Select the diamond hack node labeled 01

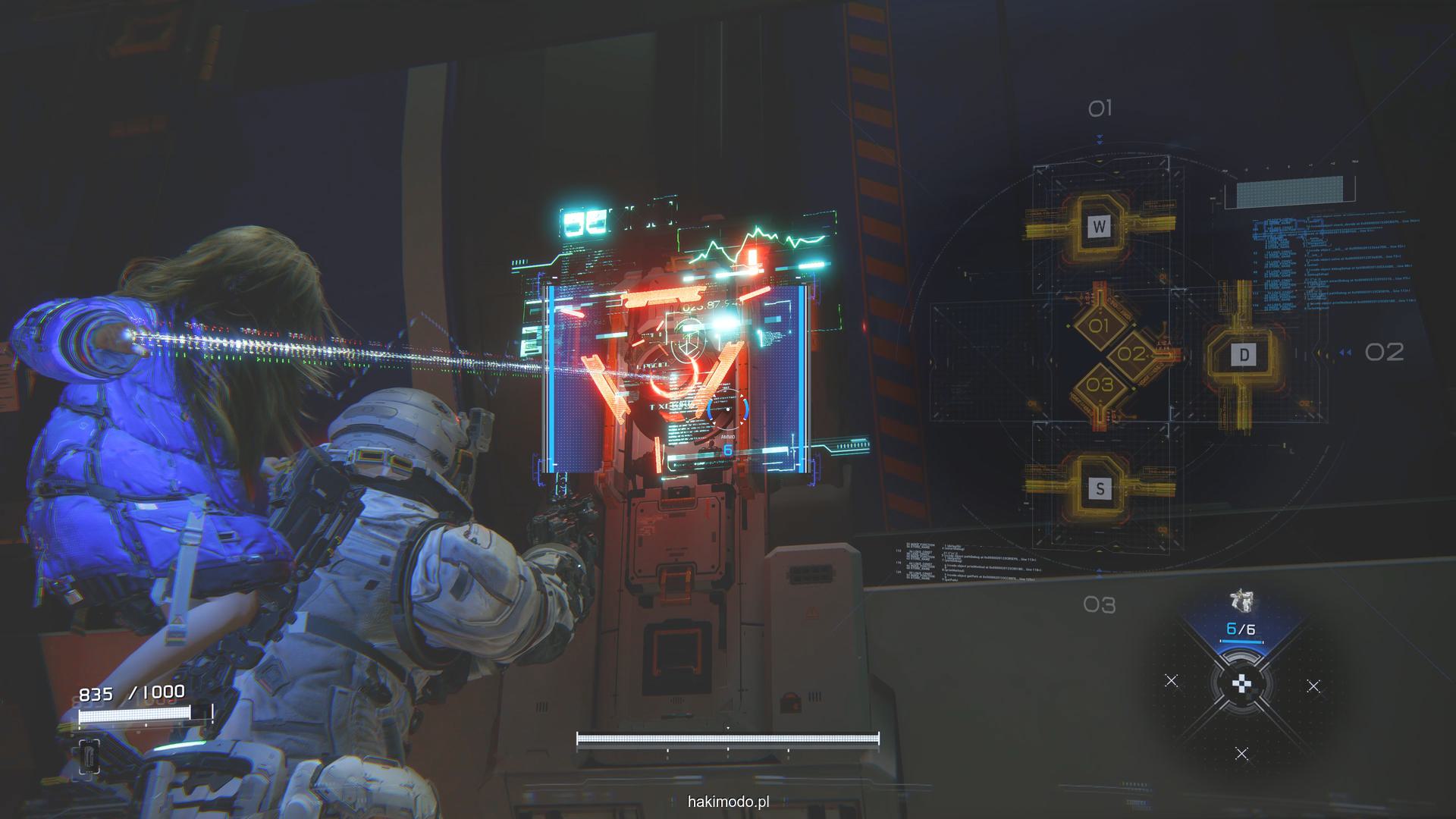1099,327
